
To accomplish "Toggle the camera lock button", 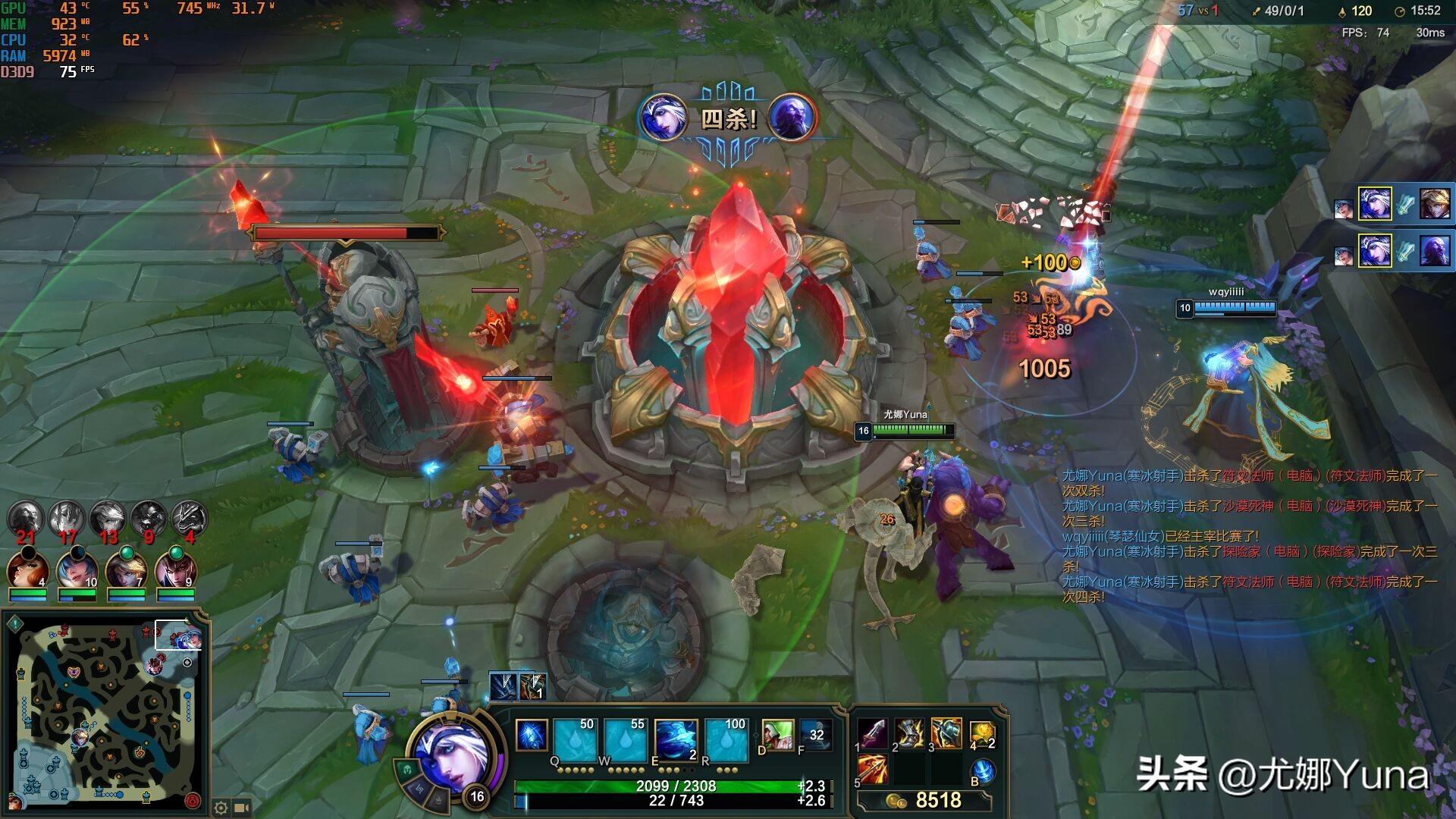I will pos(243,808).
